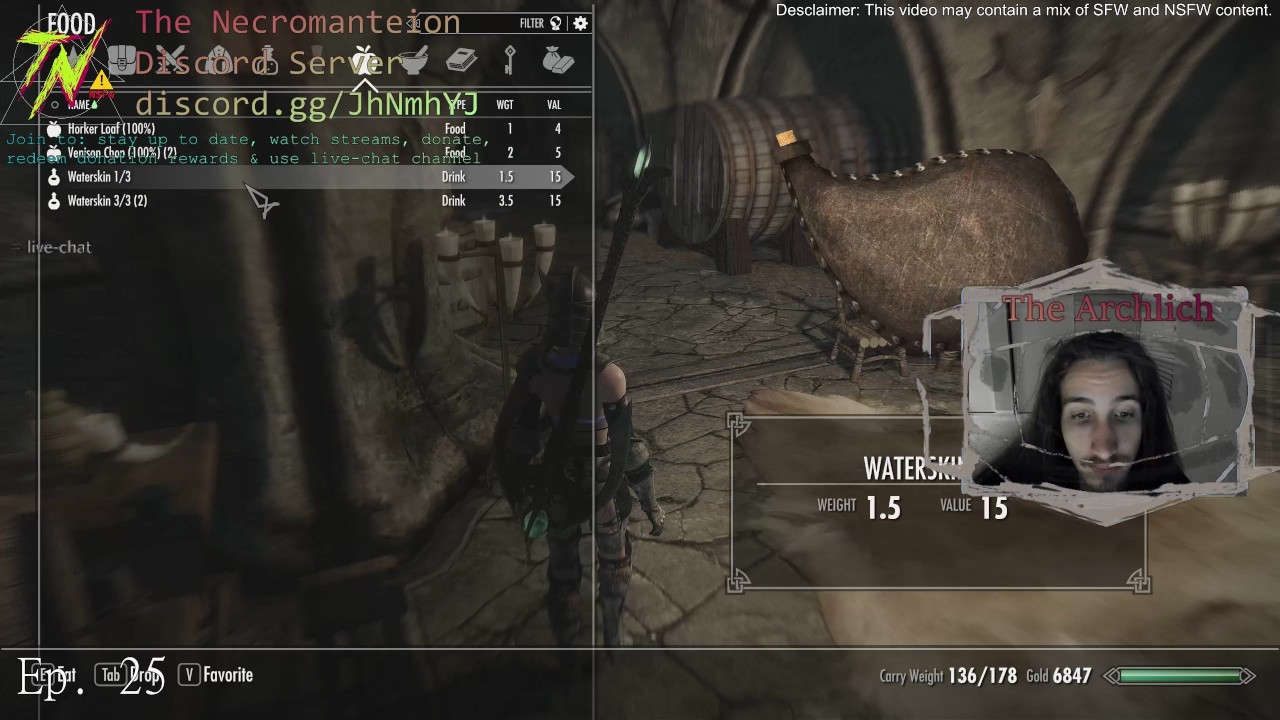Pick the Waterskin 3/3 (2) row
Screen dimensions: 1280x720
(x=107, y=201)
